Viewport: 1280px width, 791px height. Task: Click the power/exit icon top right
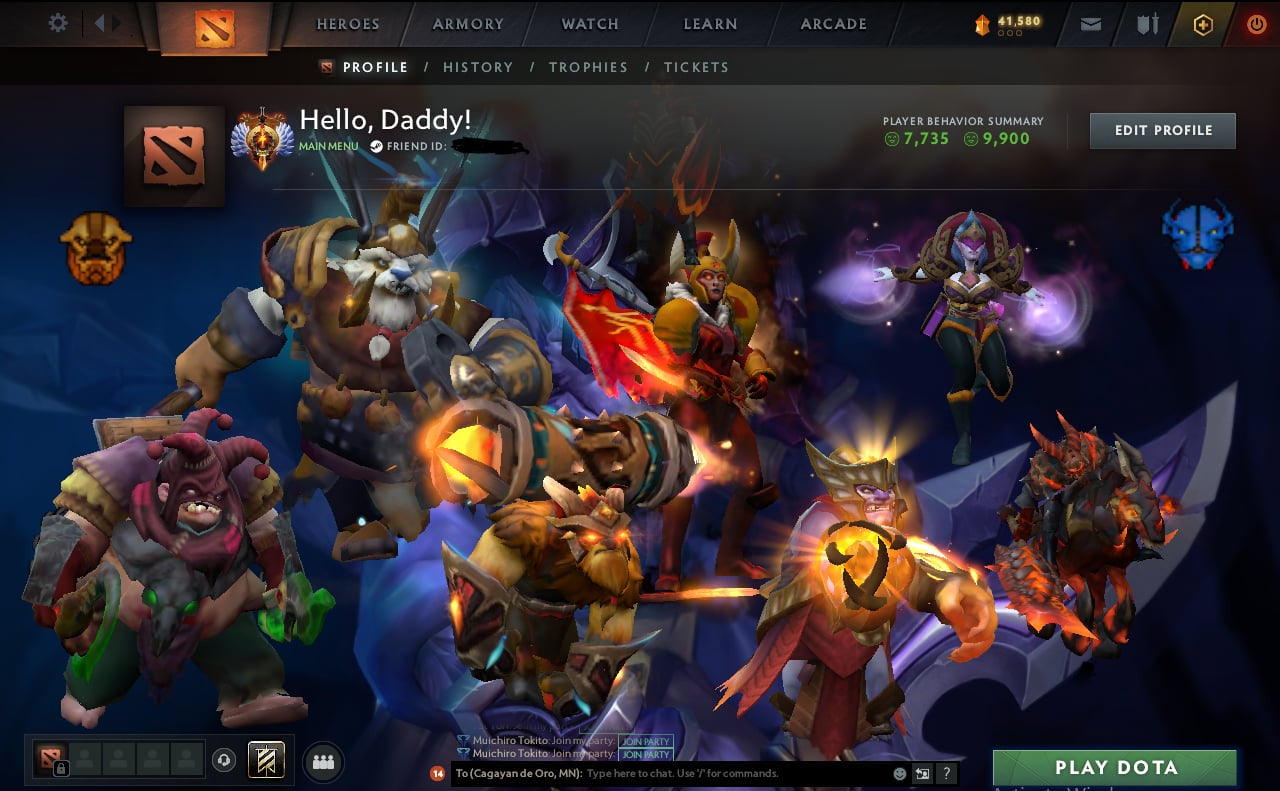click(x=1256, y=24)
